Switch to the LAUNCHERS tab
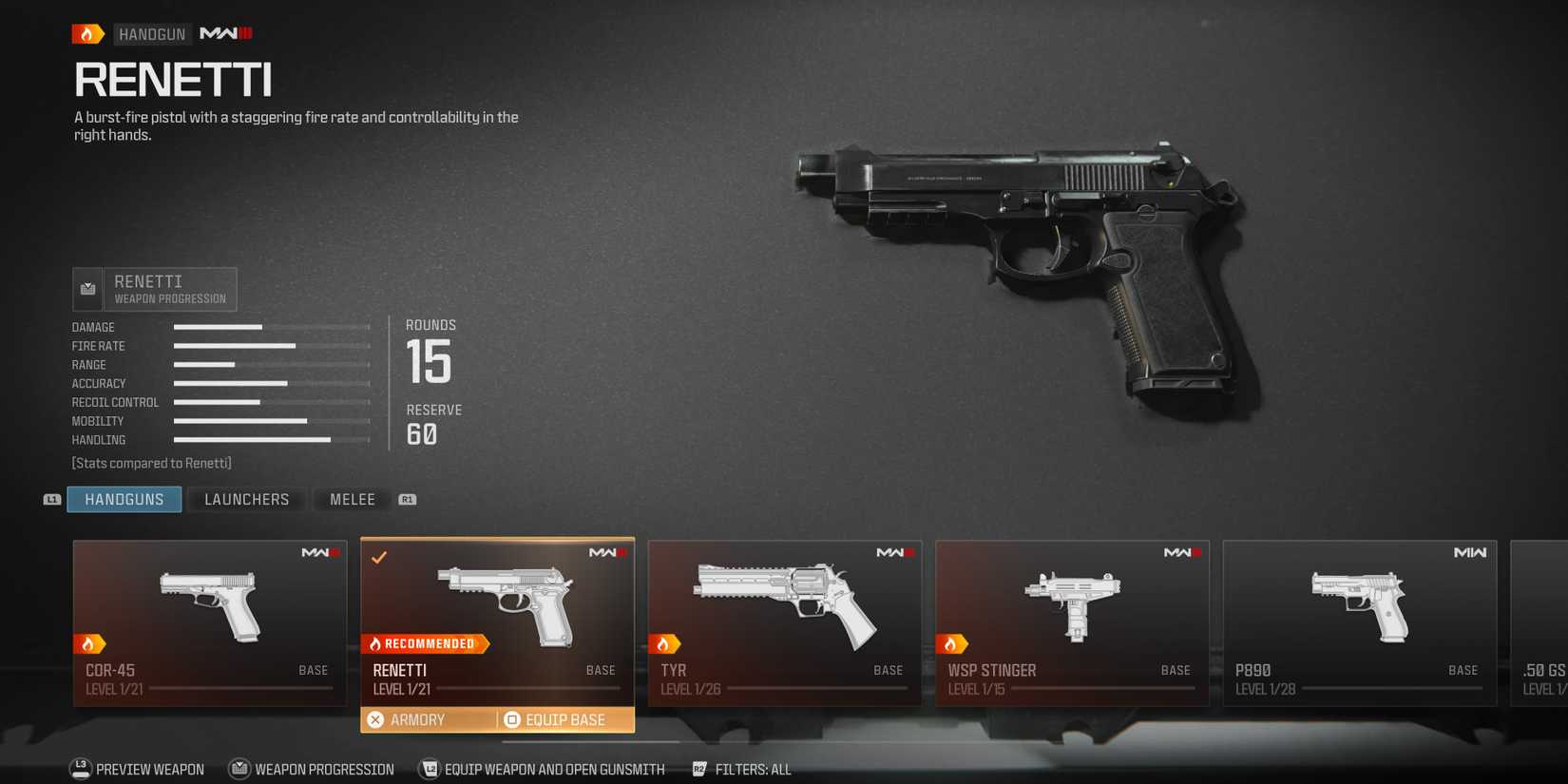1568x784 pixels. click(x=246, y=498)
